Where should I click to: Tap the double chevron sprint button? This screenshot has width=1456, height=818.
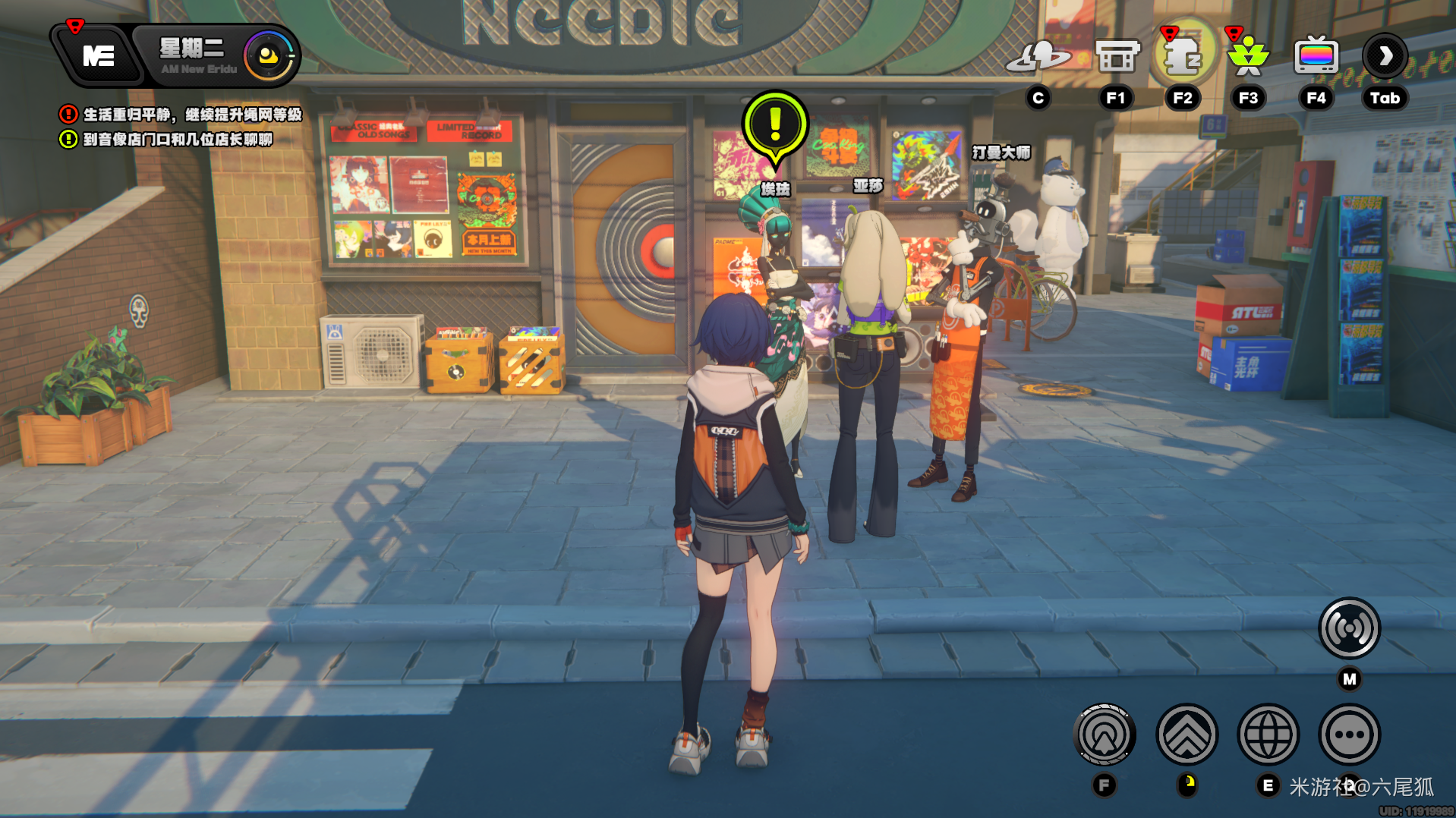1187,735
